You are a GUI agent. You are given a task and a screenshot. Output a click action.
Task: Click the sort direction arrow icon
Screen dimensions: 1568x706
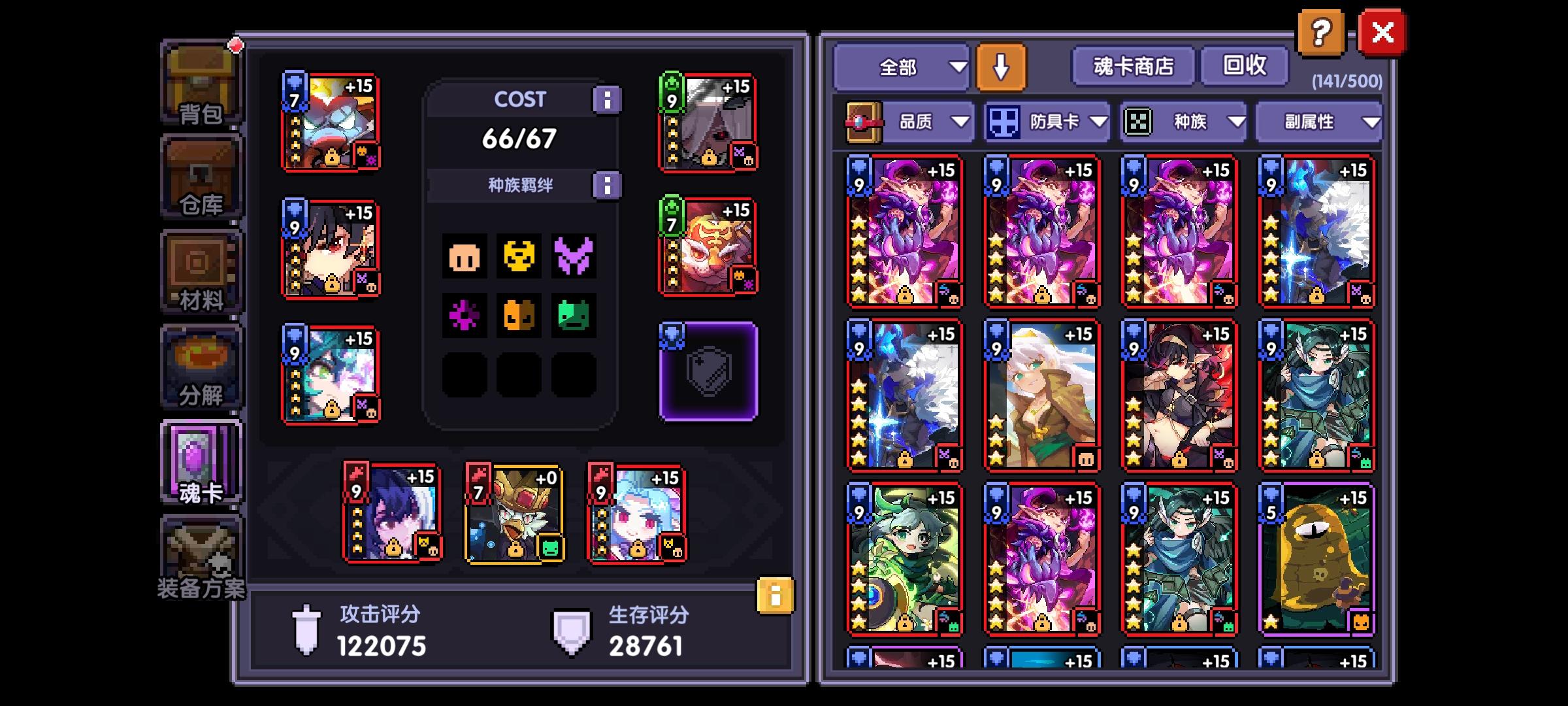click(1000, 65)
